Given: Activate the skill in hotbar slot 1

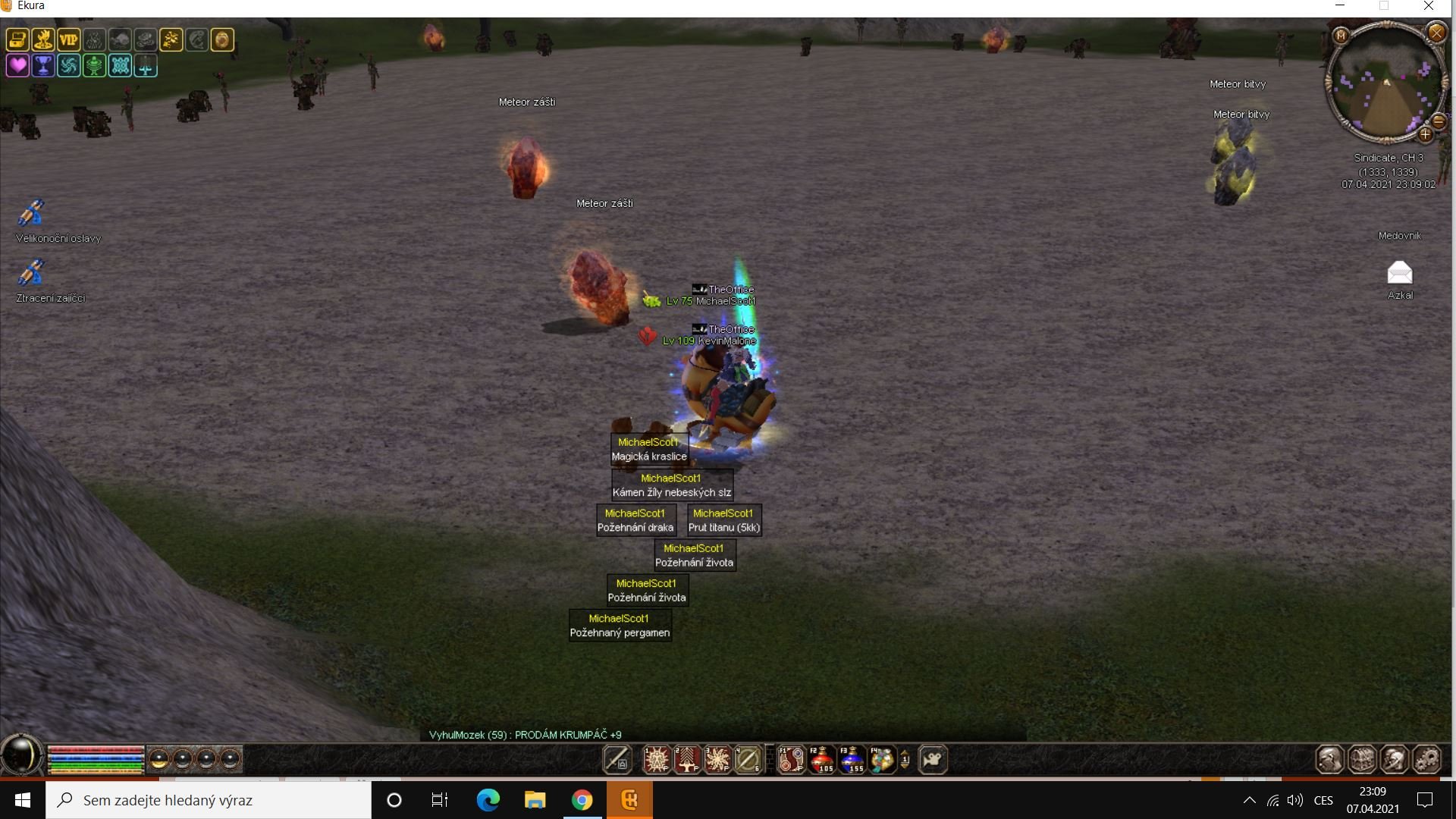Looking at the screenshot, I should tap(657, 759).
